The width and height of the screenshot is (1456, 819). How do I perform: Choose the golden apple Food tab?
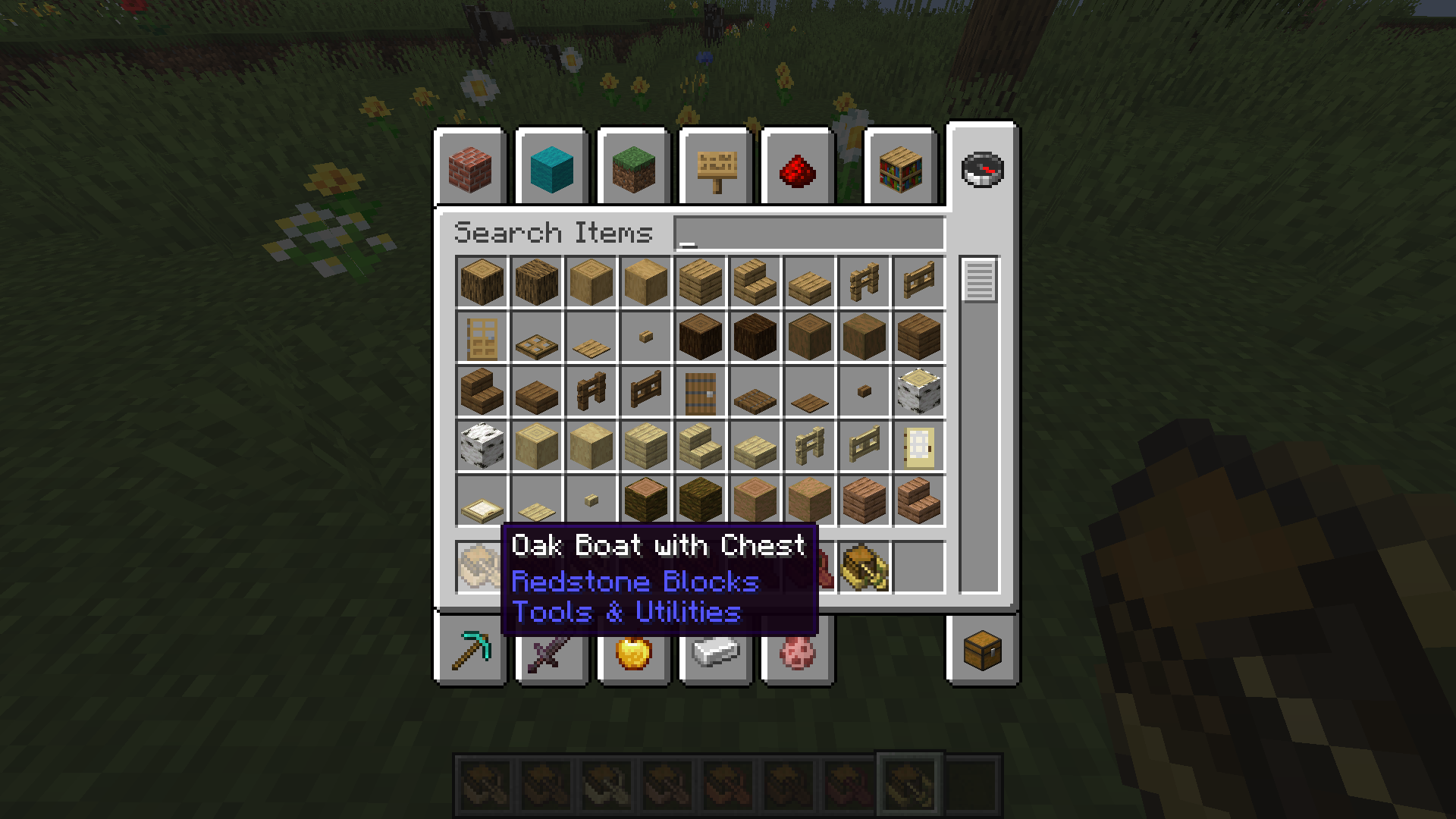pos(634,651)
